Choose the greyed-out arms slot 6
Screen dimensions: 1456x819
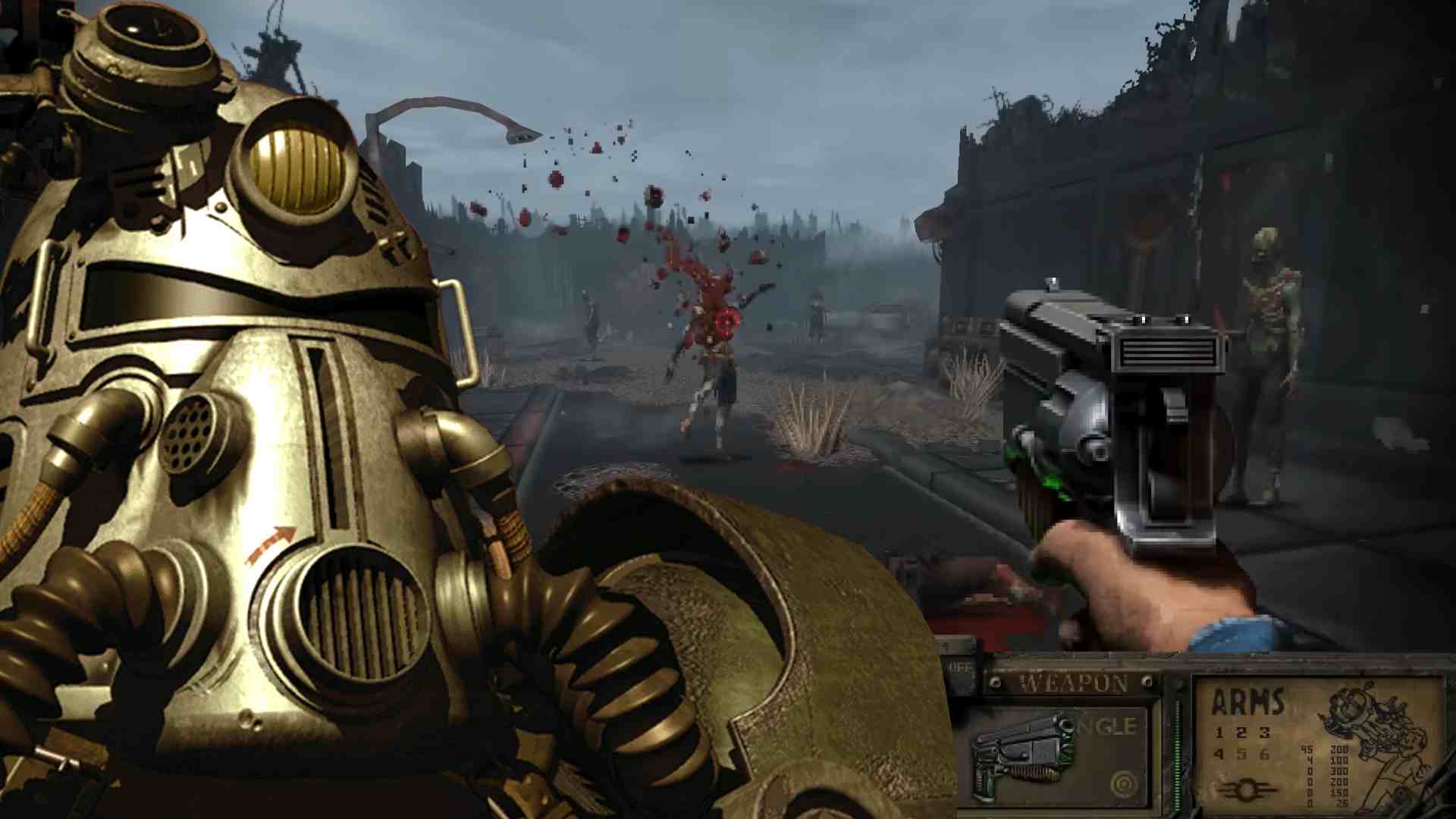(x=1264, y=755)
